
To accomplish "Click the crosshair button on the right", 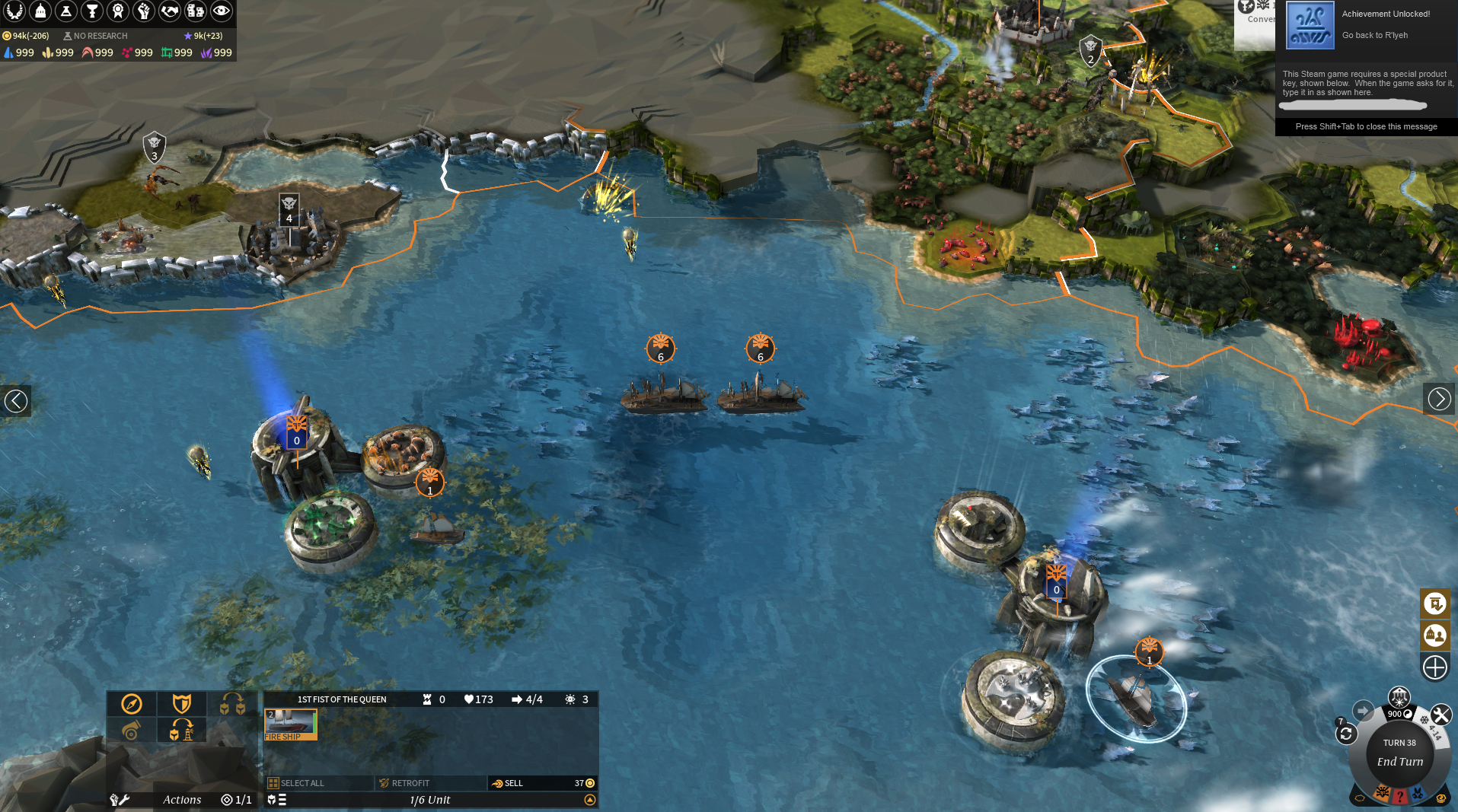I will pos(1434,667).
